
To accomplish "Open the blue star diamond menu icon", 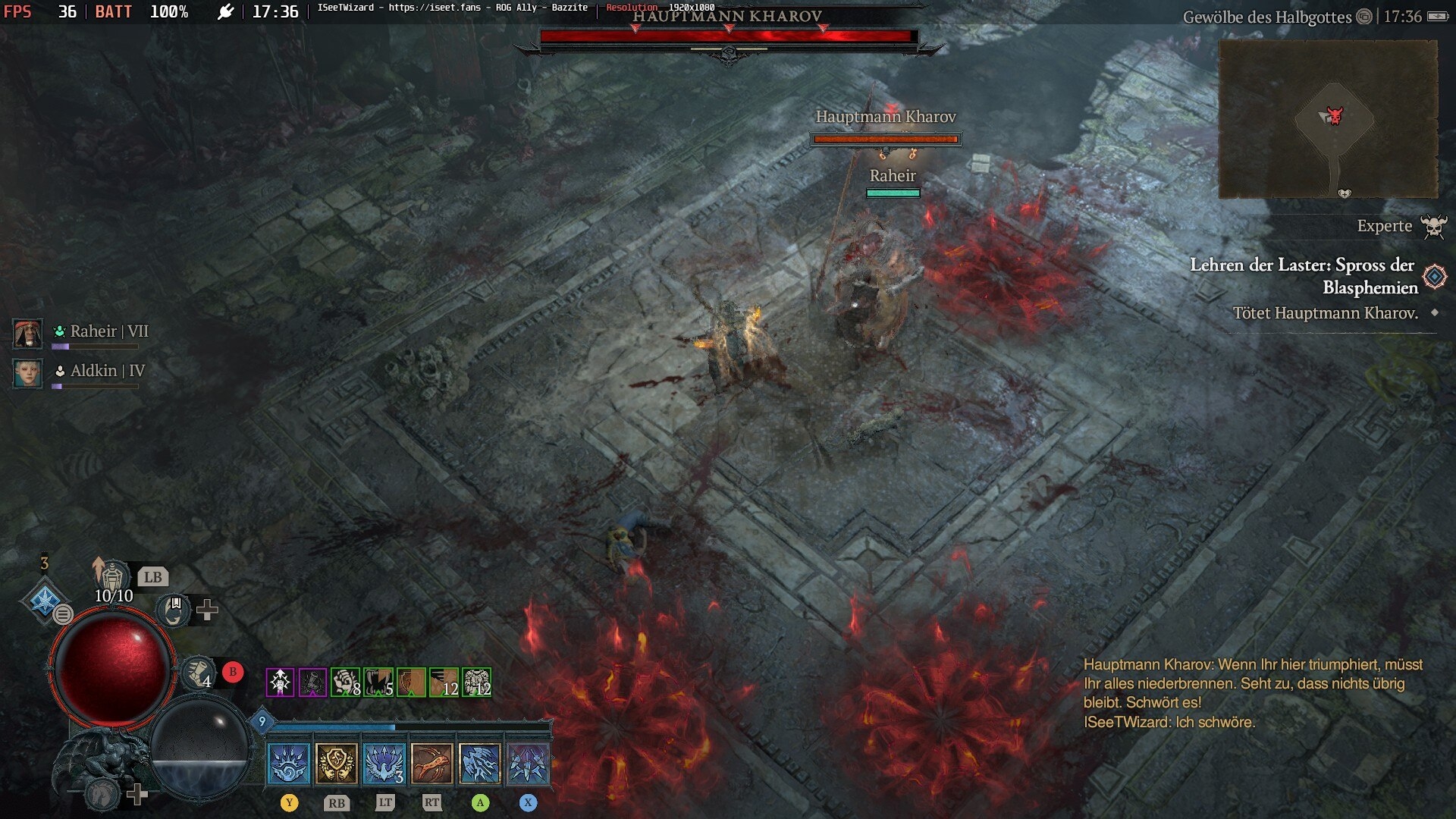I will click(44, 599).
